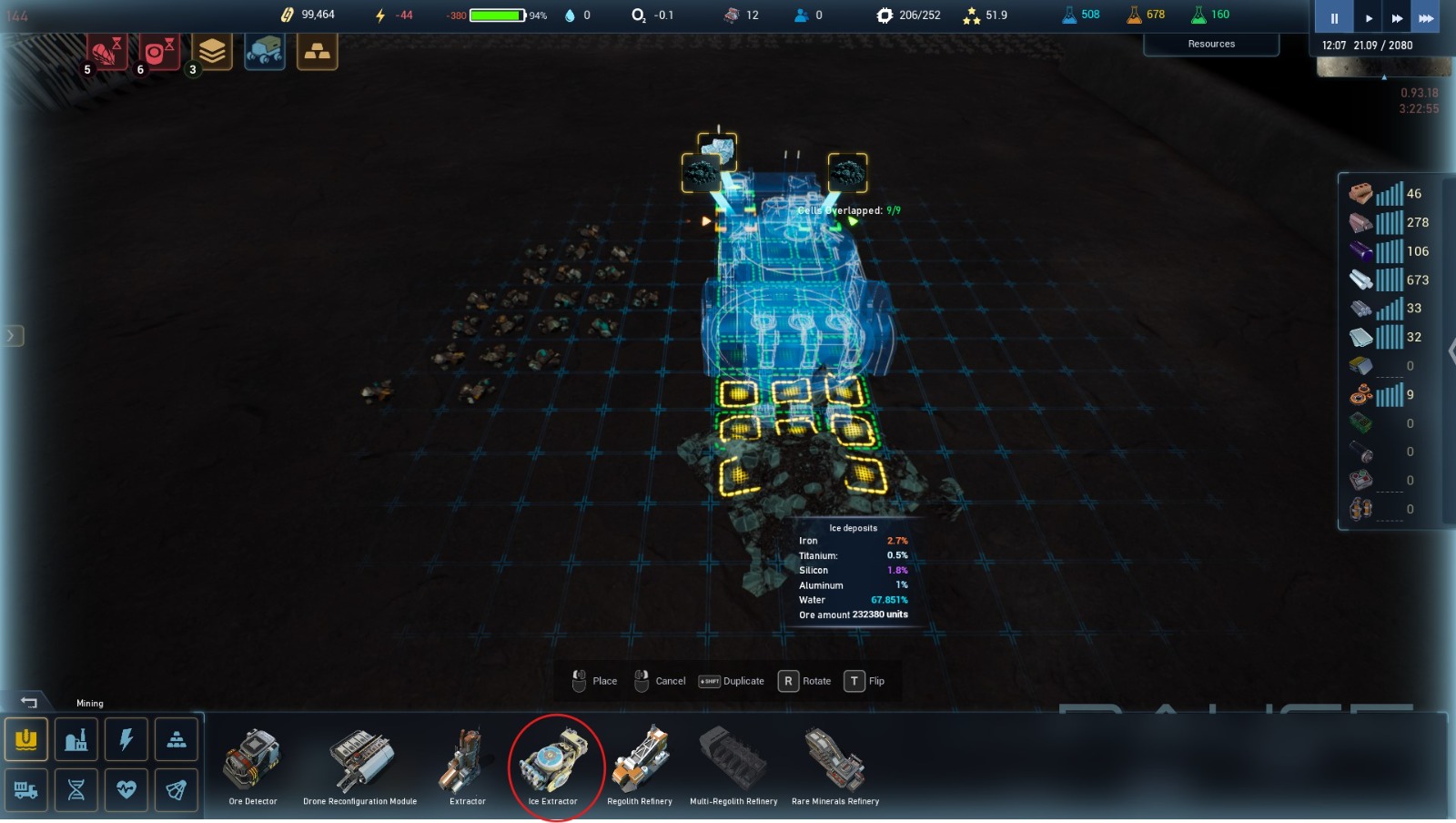Select the circled Ice Extractor
The image size is (1456, 823).
pyautogui.click(x=555, y=765)
